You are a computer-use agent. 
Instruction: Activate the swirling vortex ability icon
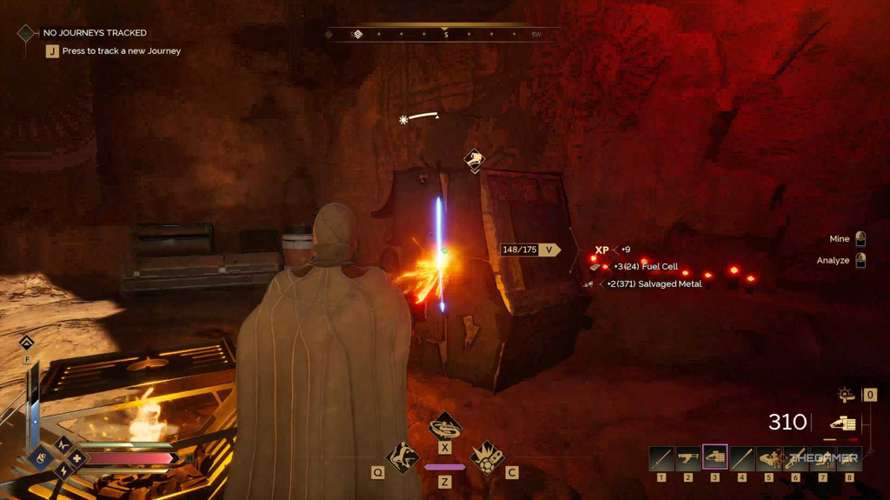[445, 427]
